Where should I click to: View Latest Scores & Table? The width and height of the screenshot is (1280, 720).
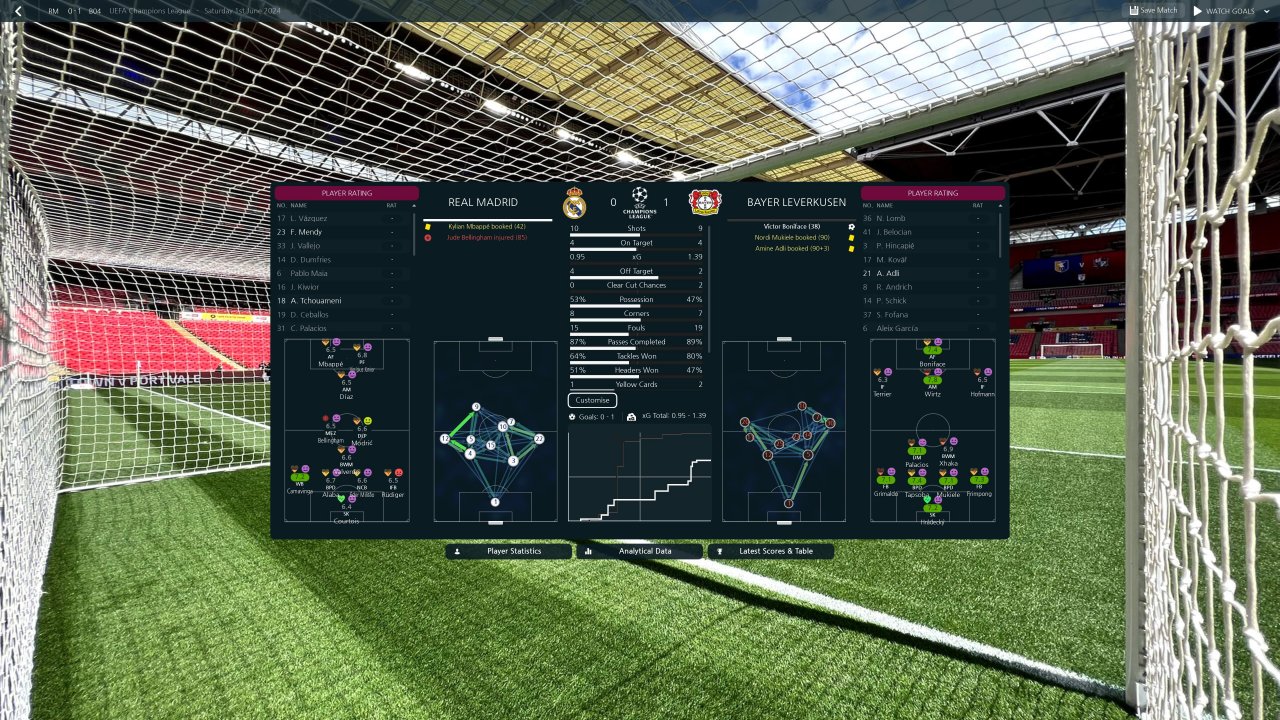pos(770,551)
